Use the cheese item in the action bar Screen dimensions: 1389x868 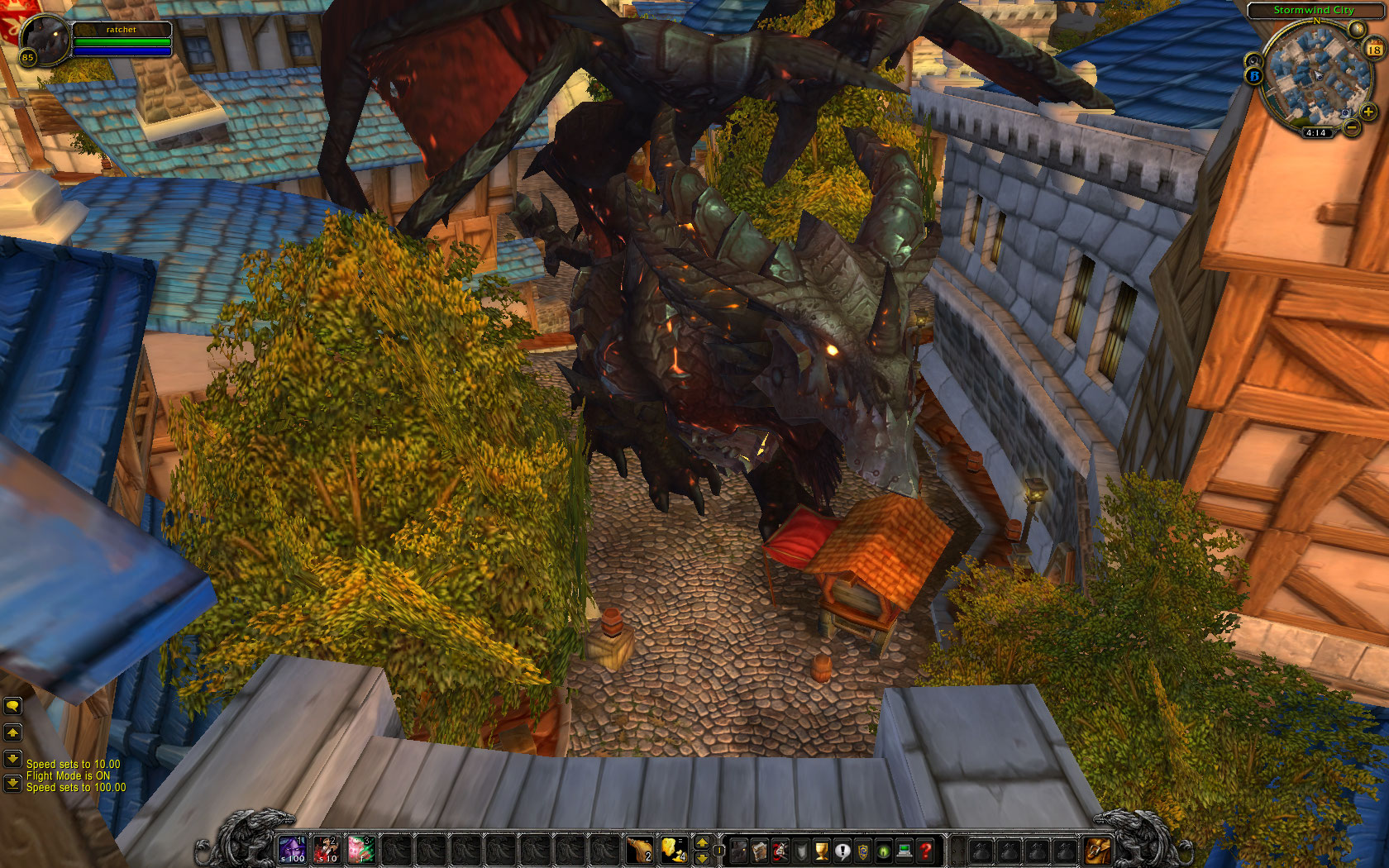tap(674, 849)
